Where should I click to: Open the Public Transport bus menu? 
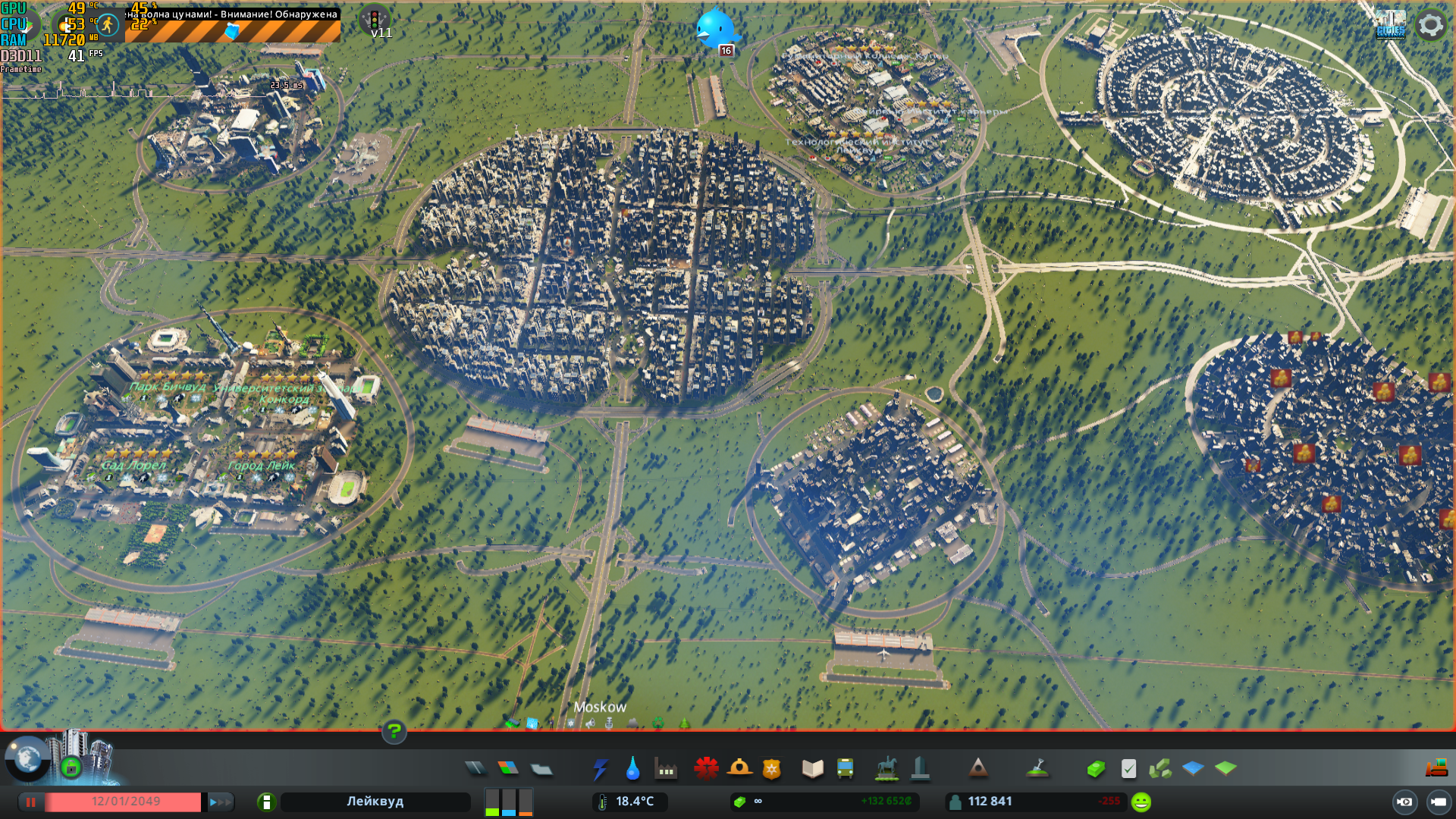(845, 769)
